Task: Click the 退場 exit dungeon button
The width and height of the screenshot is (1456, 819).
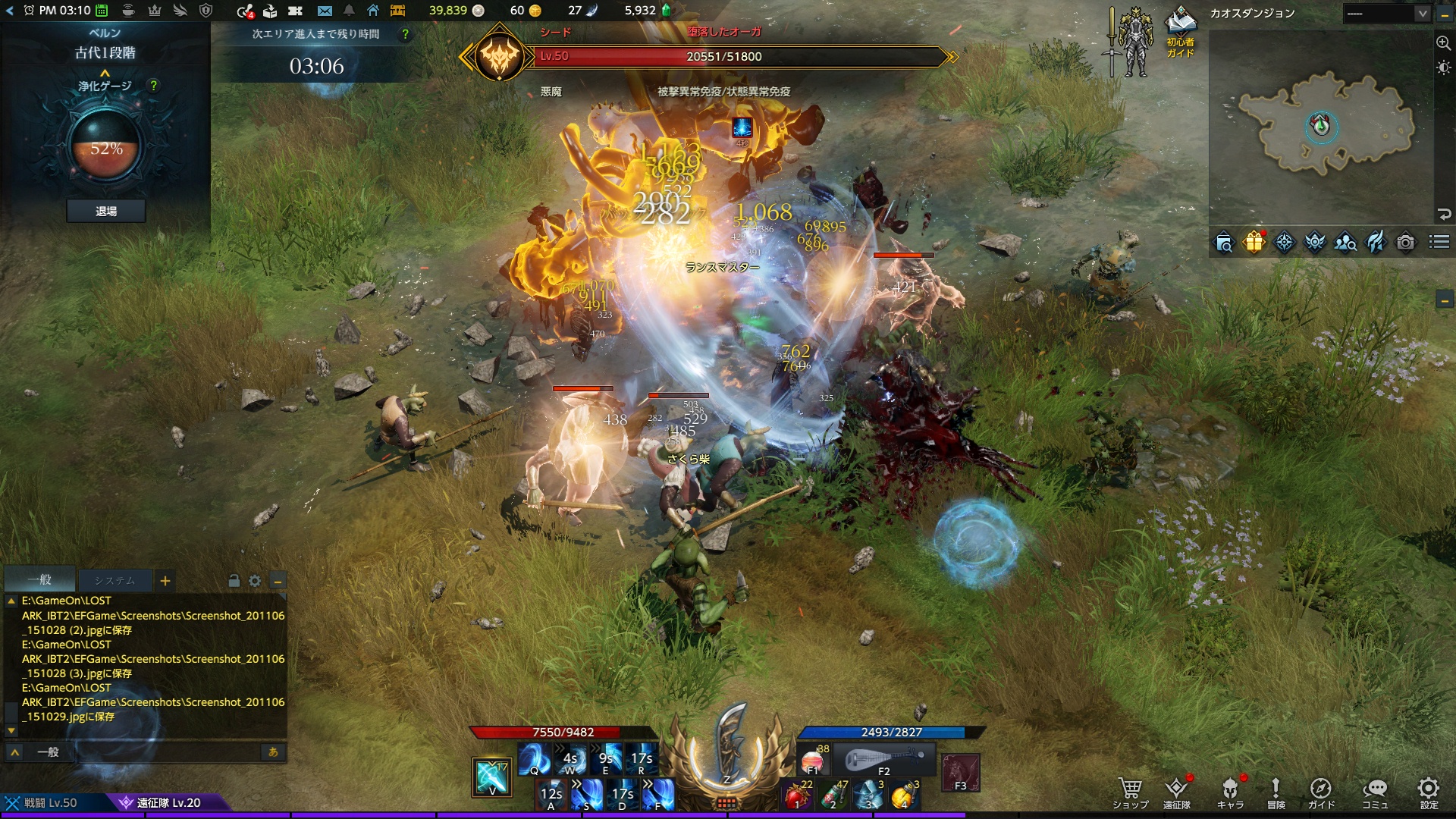Action: tap(106, 211)
